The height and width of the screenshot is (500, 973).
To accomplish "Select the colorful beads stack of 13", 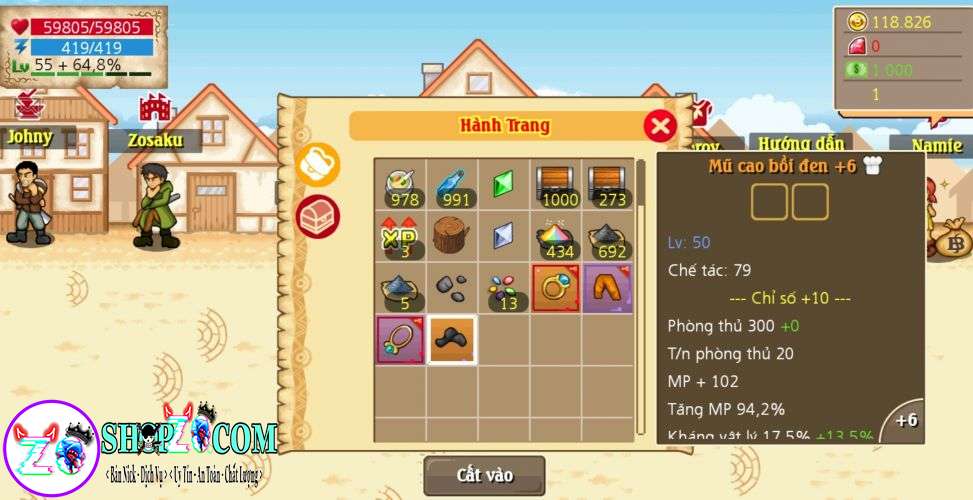I will 504,288.
